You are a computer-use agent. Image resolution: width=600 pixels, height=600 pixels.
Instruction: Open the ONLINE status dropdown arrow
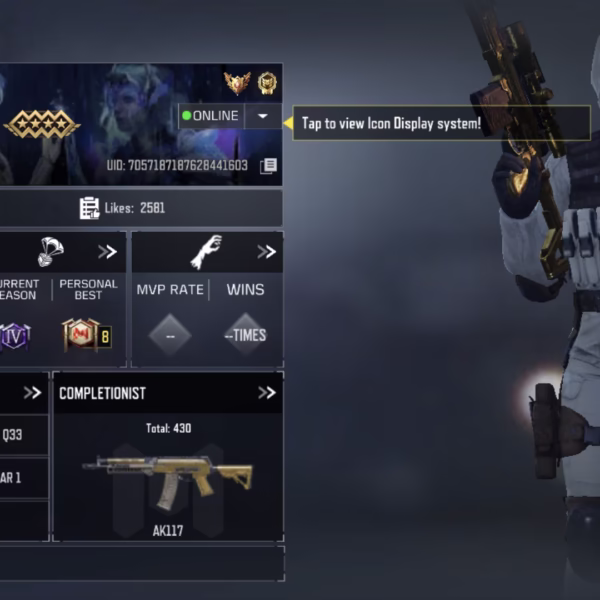[x=262, y=116]
